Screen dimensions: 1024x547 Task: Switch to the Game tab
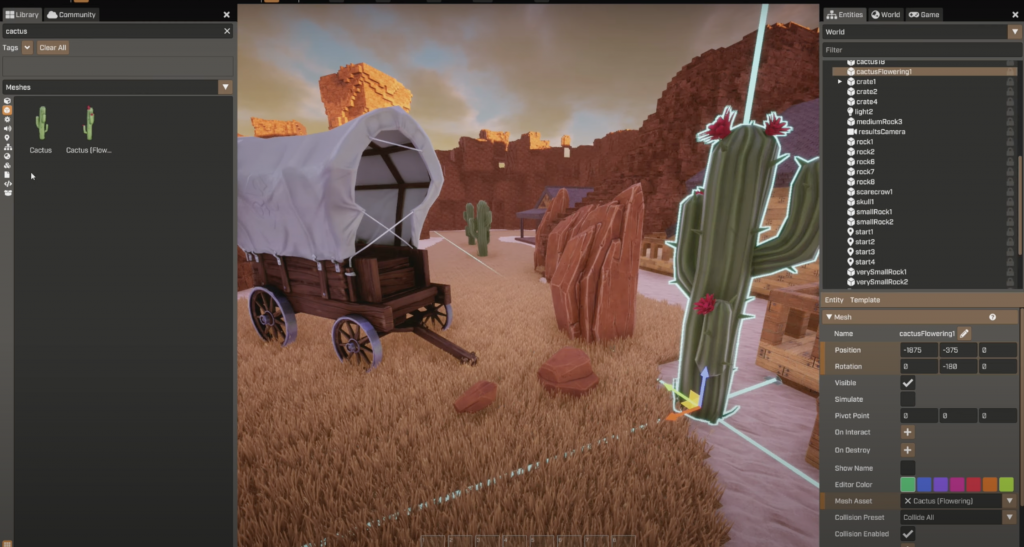coord(924,15)
